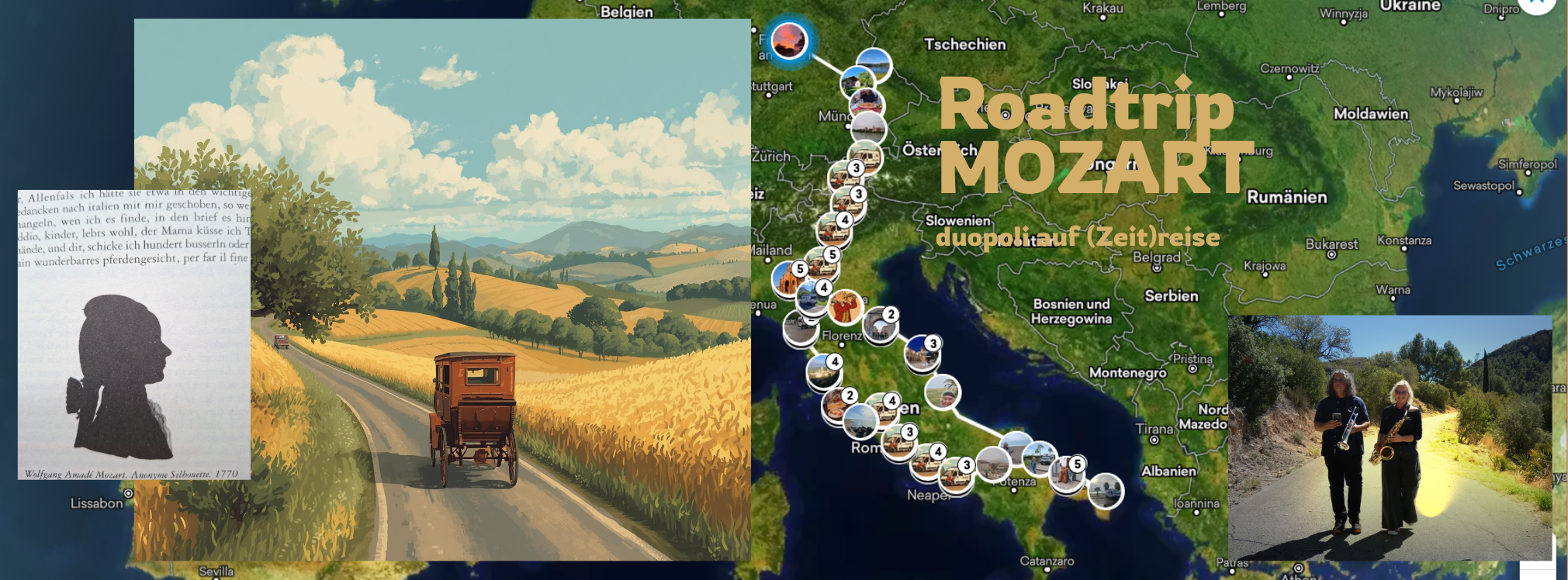Viewport: 1568px width, 580px height.
Task: Open the man's selfie photo marker
Action: point(943,393)
